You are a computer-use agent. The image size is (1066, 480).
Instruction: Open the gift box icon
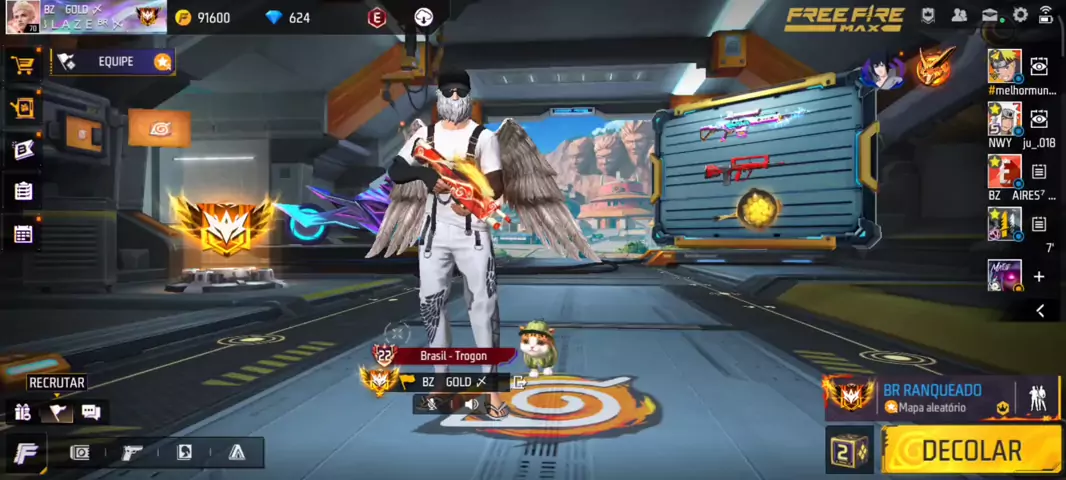[23, 411]
